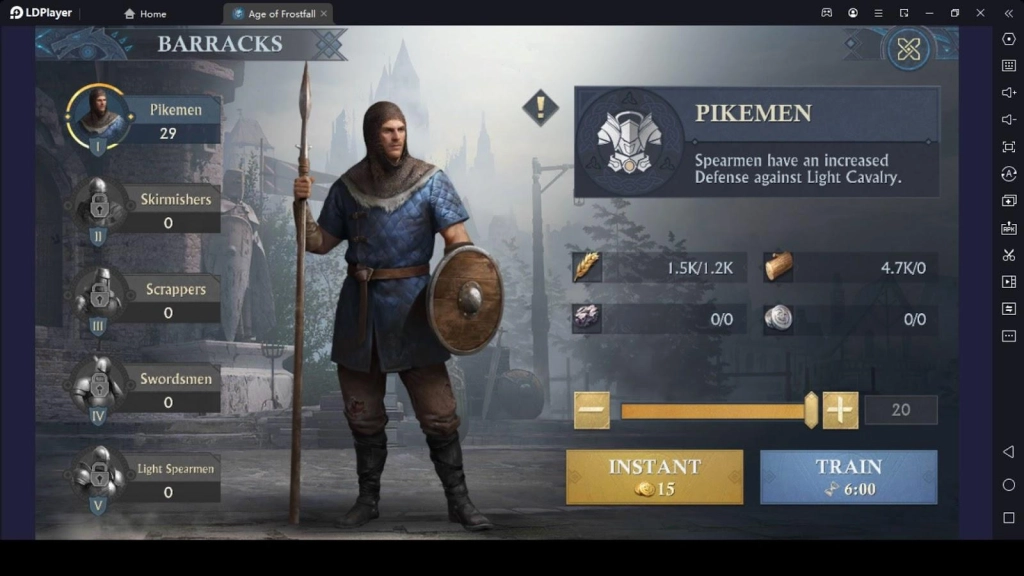1024x576 pixels.
Task: Edit the troop quantity number field
Action: click(x=900, y=410)
